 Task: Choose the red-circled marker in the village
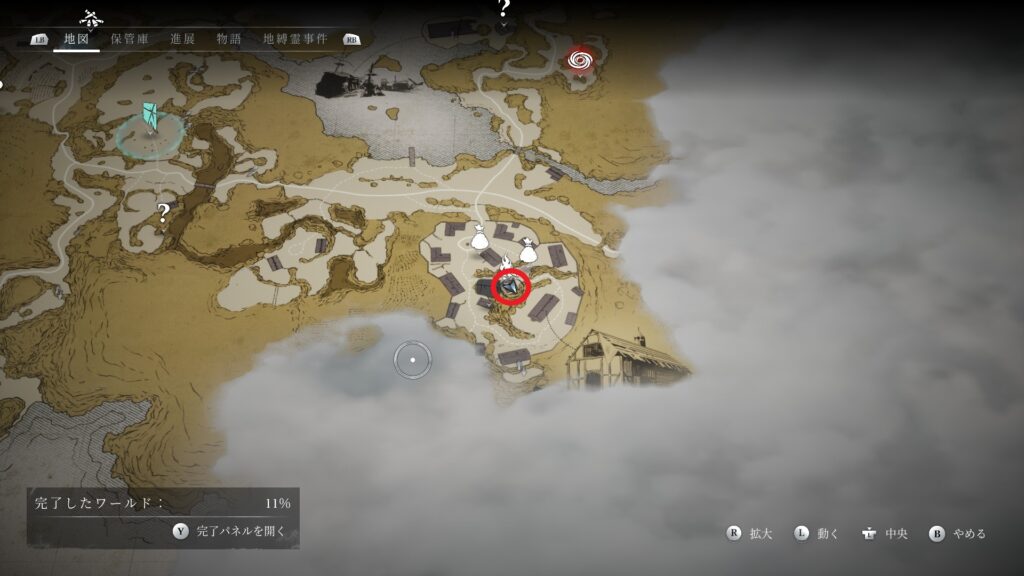[x=511, y=288]
